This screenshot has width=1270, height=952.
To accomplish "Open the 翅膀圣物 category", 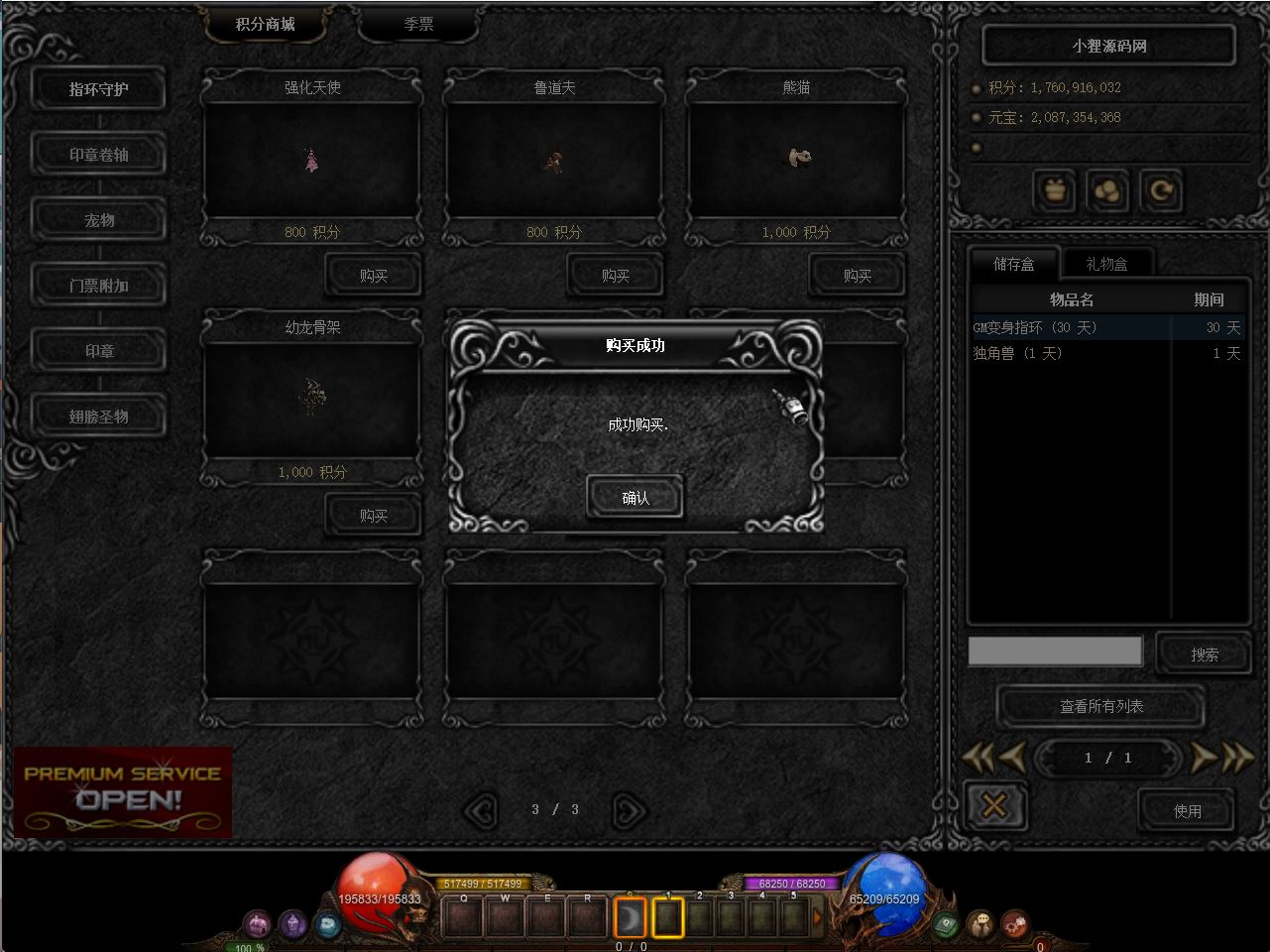I will 98,416.
